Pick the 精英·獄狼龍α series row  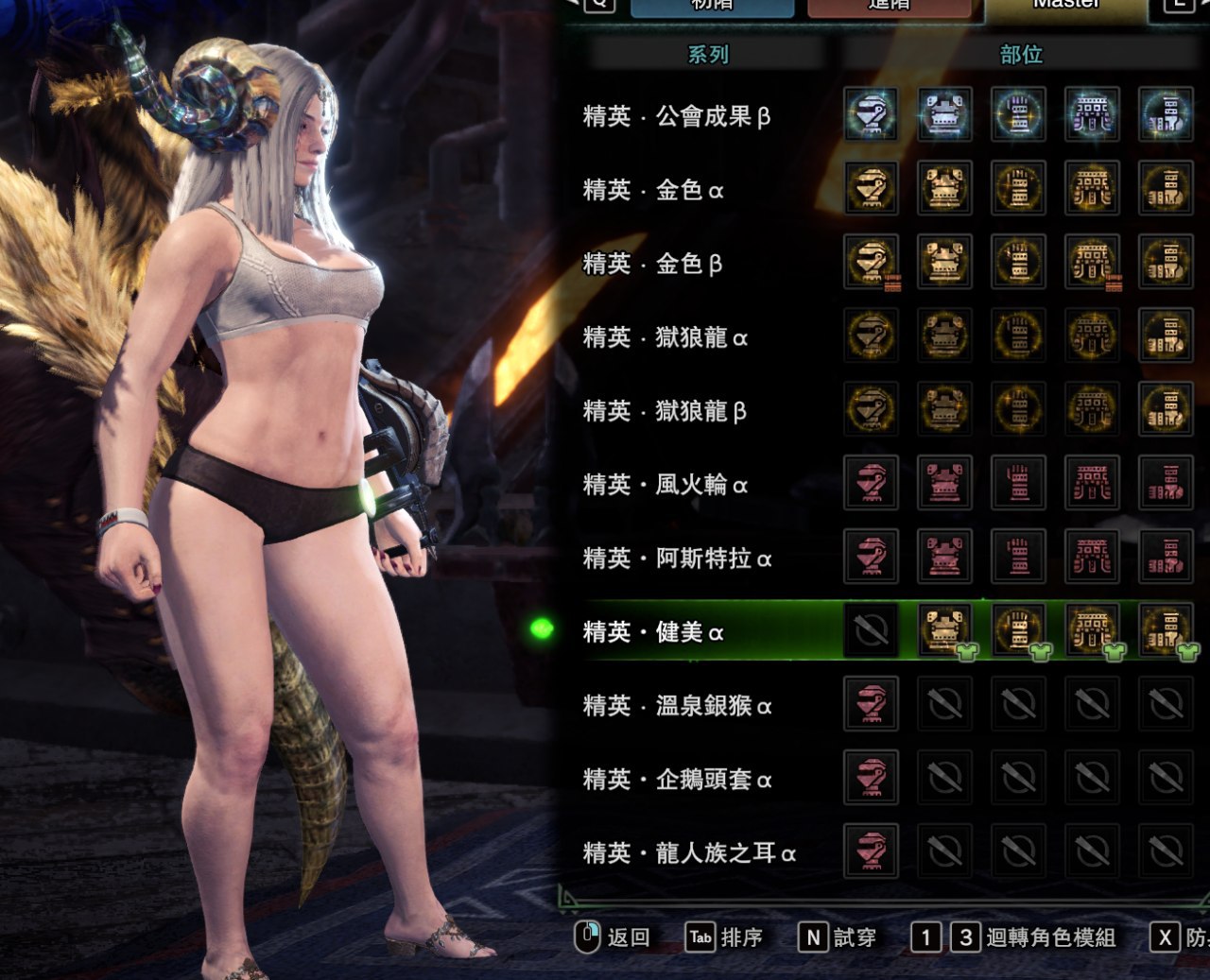pyautogui.click(x=665, y=337)
